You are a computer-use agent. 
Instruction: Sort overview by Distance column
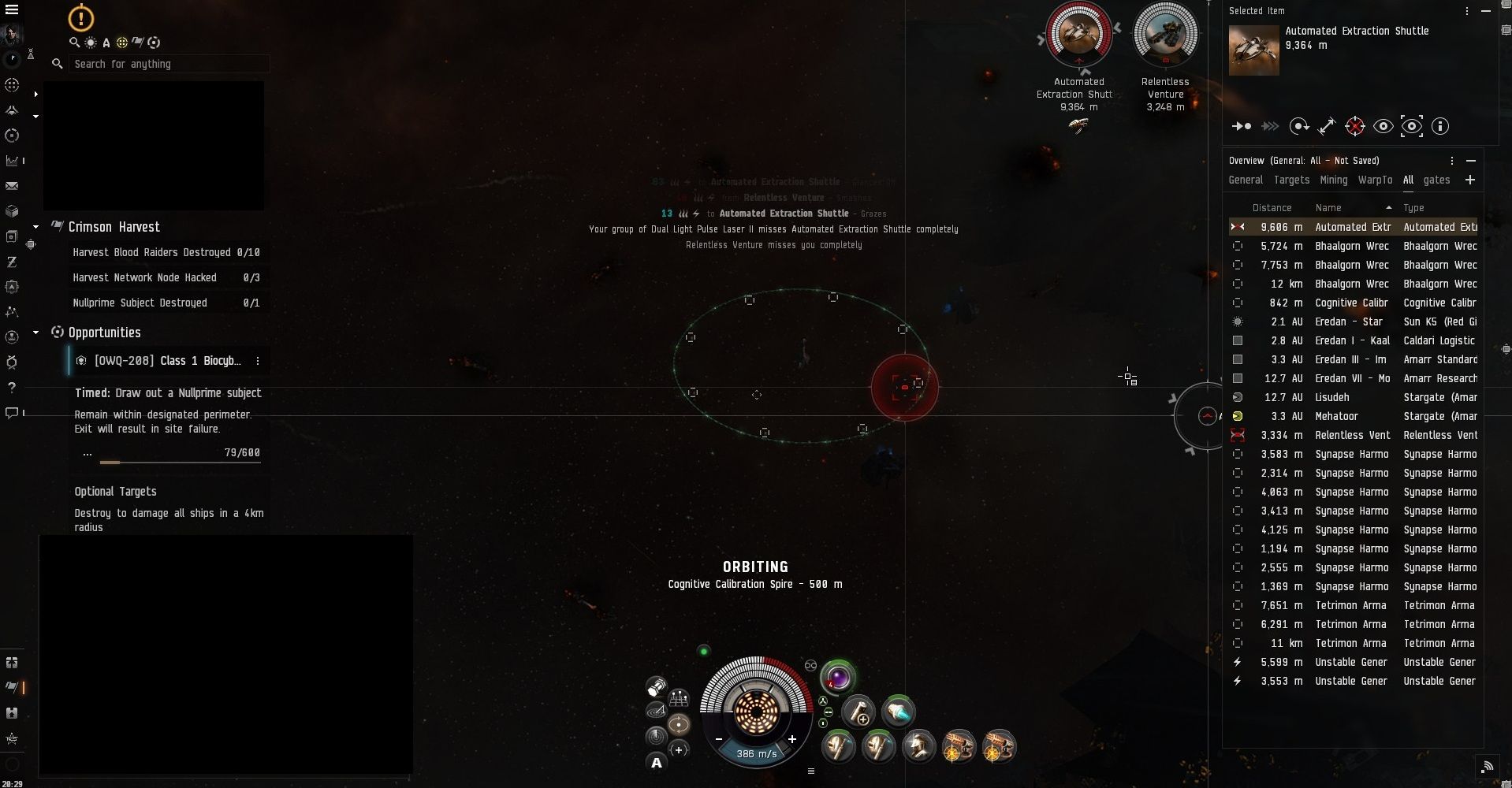1272,208
